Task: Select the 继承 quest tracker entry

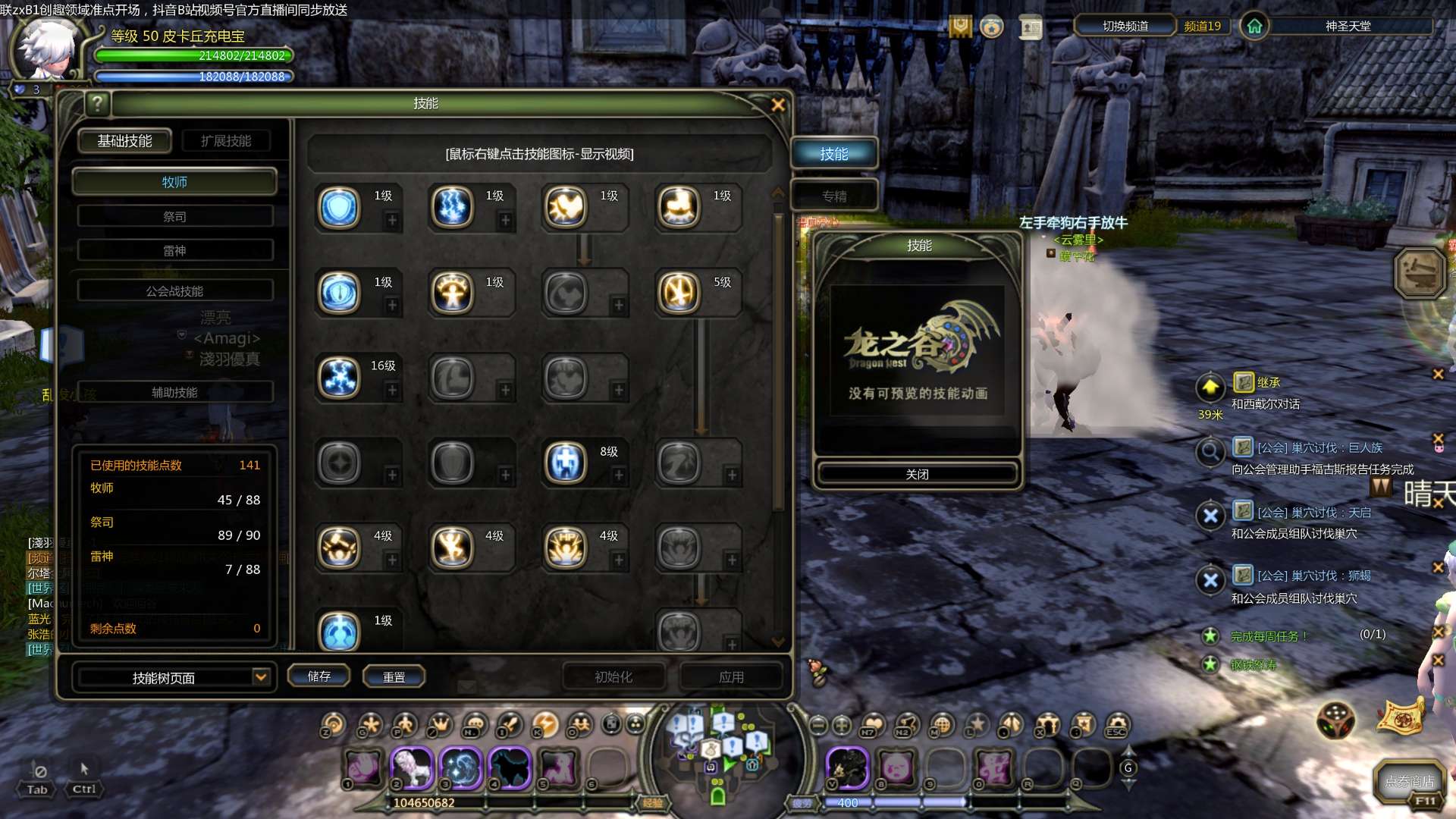Action: pos(1268,383)
